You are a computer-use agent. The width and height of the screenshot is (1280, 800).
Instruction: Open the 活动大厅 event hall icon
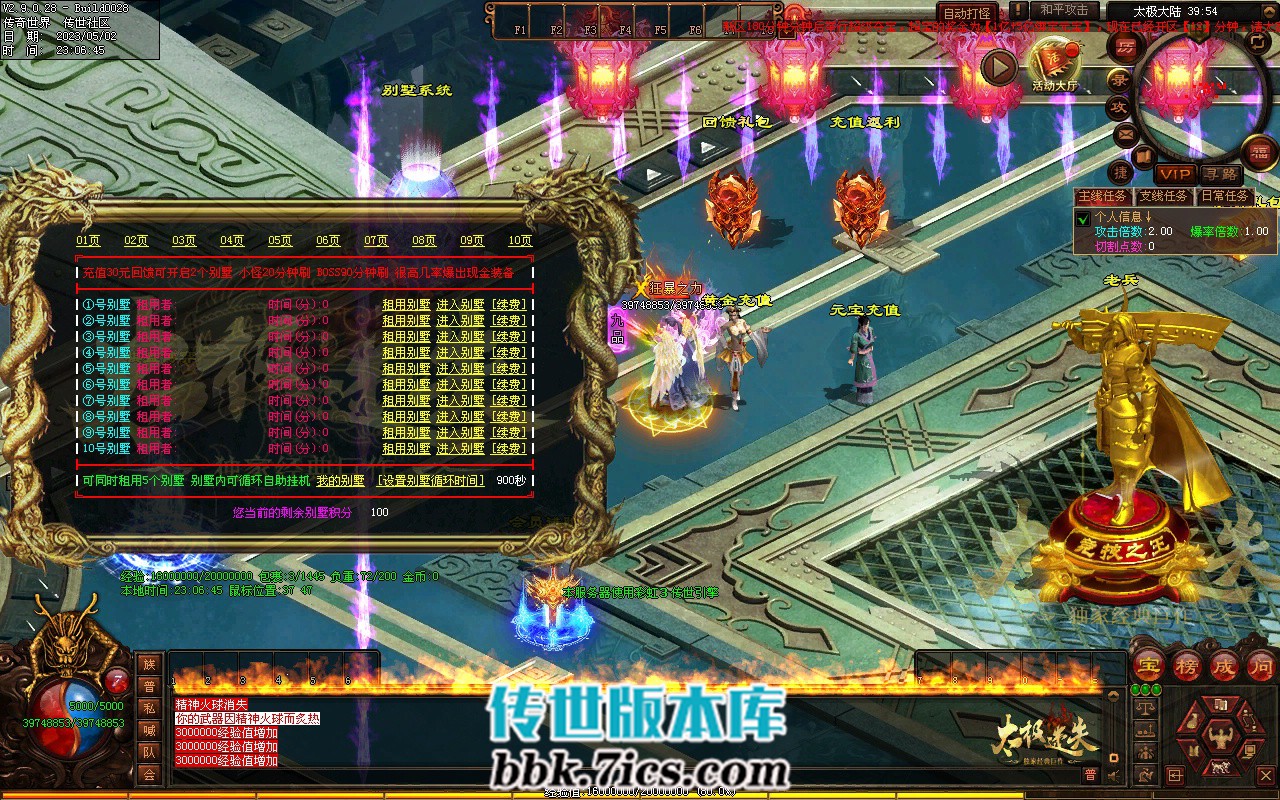(1055, 62)
